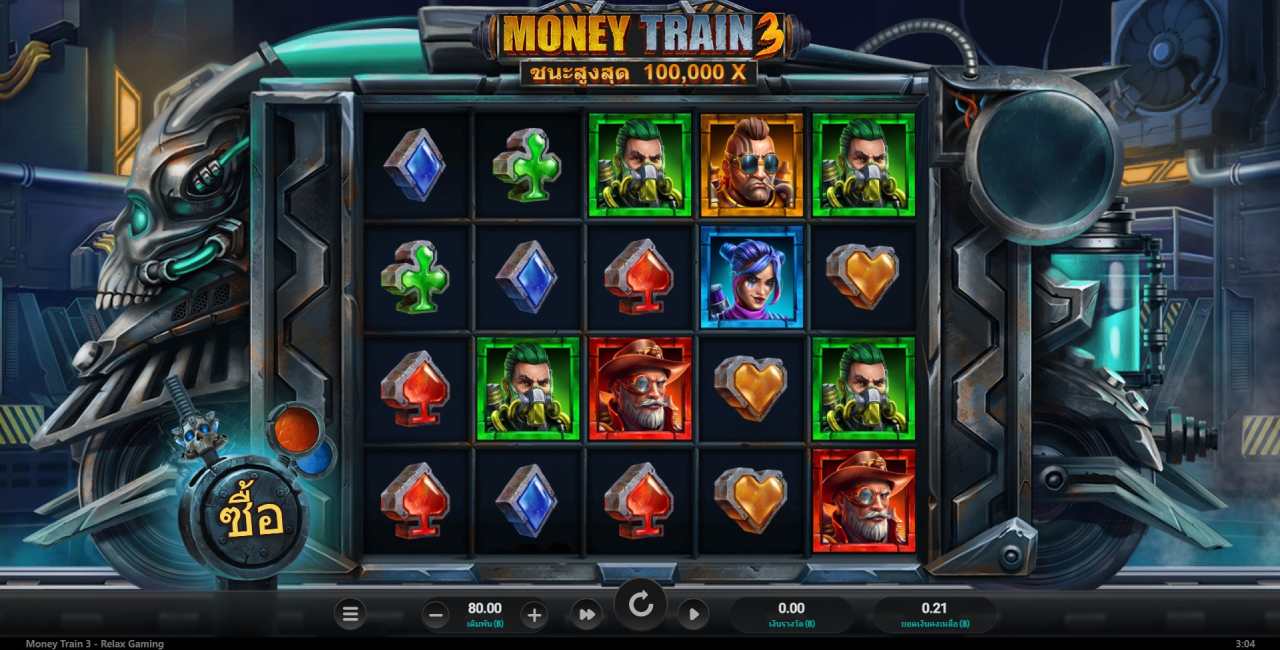Open the hamburger menu
Viewport: 1280px width, 650px height.
pos(350,614)
